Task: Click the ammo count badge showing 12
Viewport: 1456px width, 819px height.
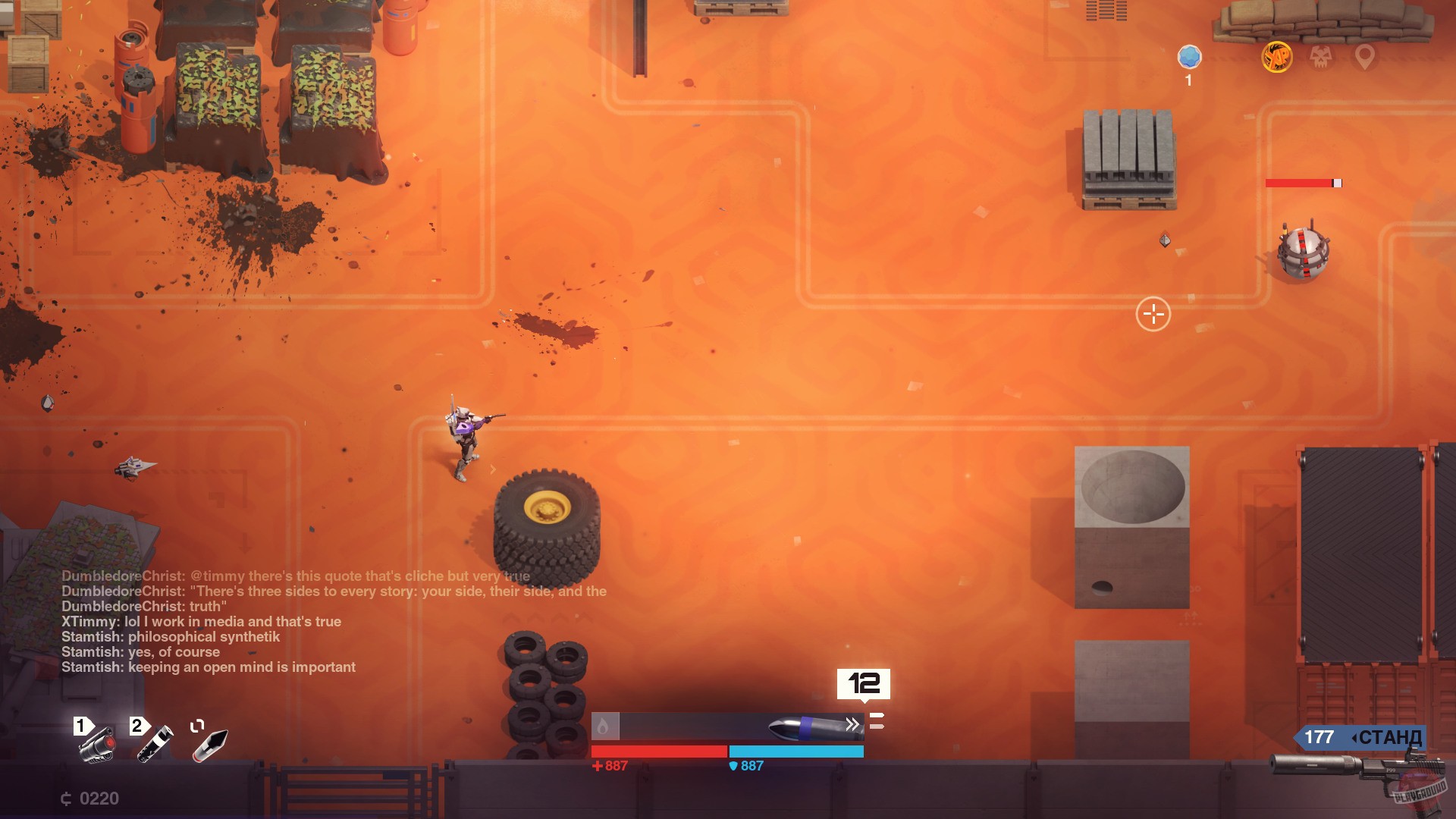Action: point(864,684)
